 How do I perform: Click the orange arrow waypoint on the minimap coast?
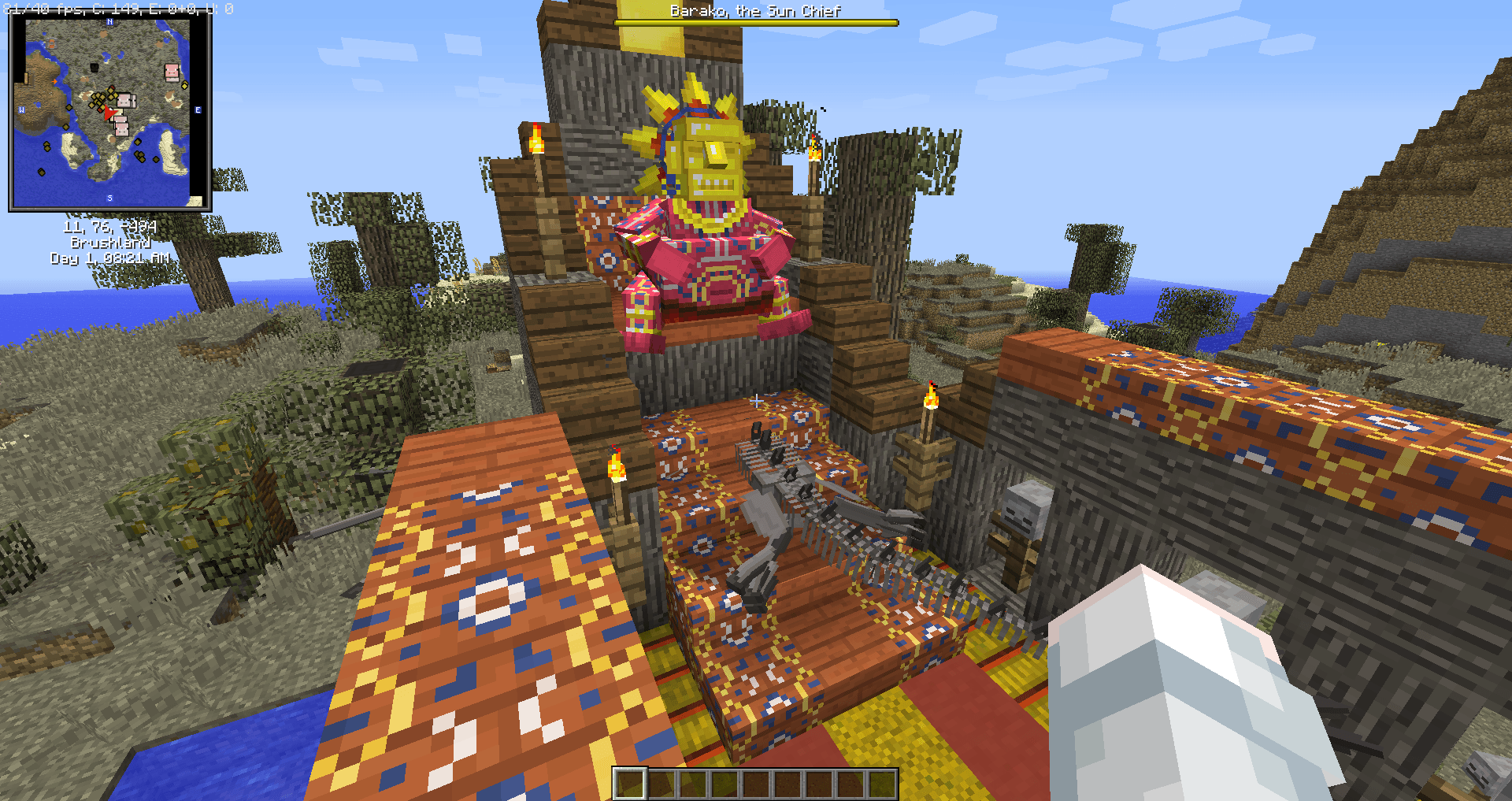[54, 82]
